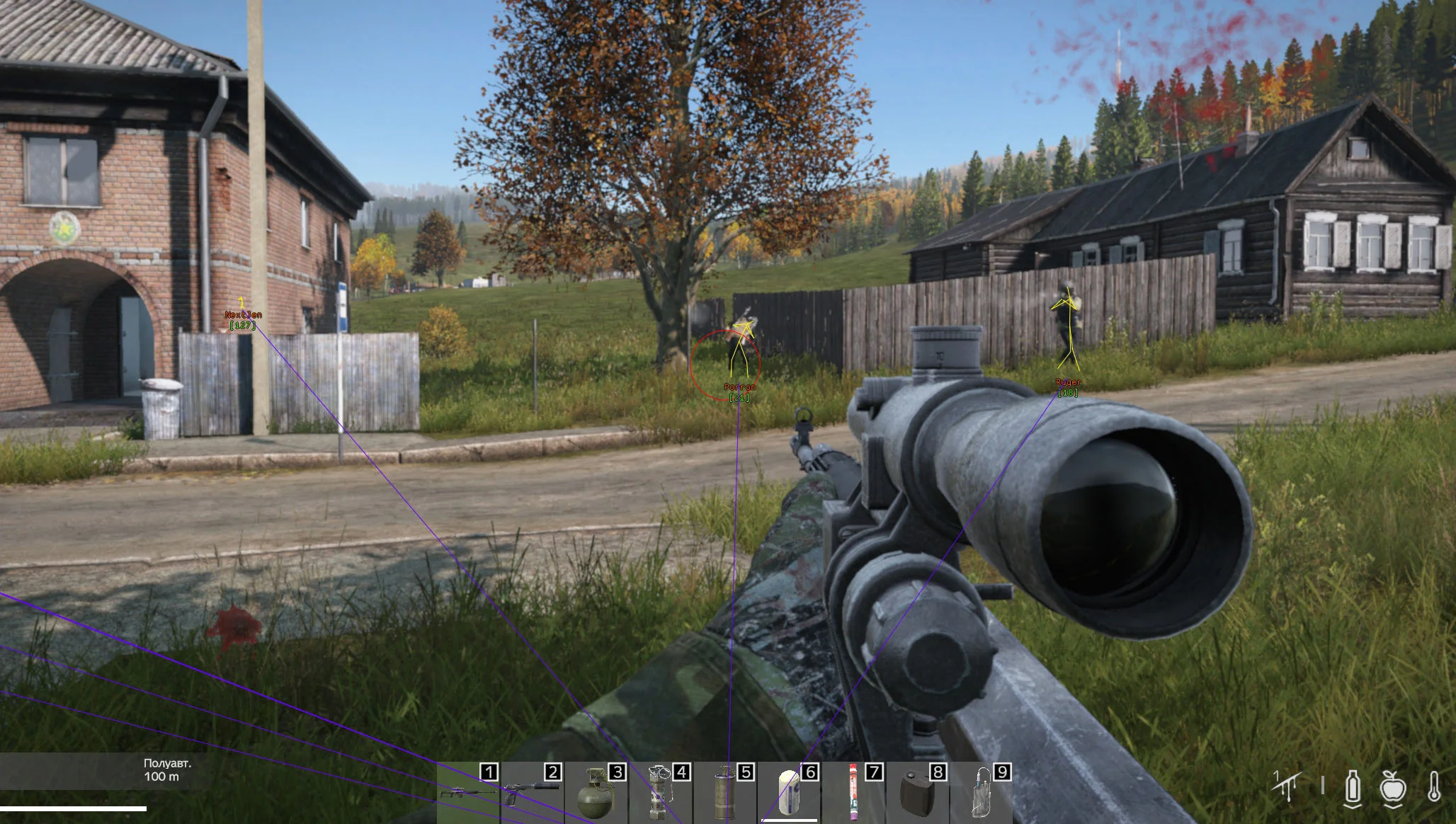
Task: Click the water bottle thirst icon
Action: point(1353,787)
